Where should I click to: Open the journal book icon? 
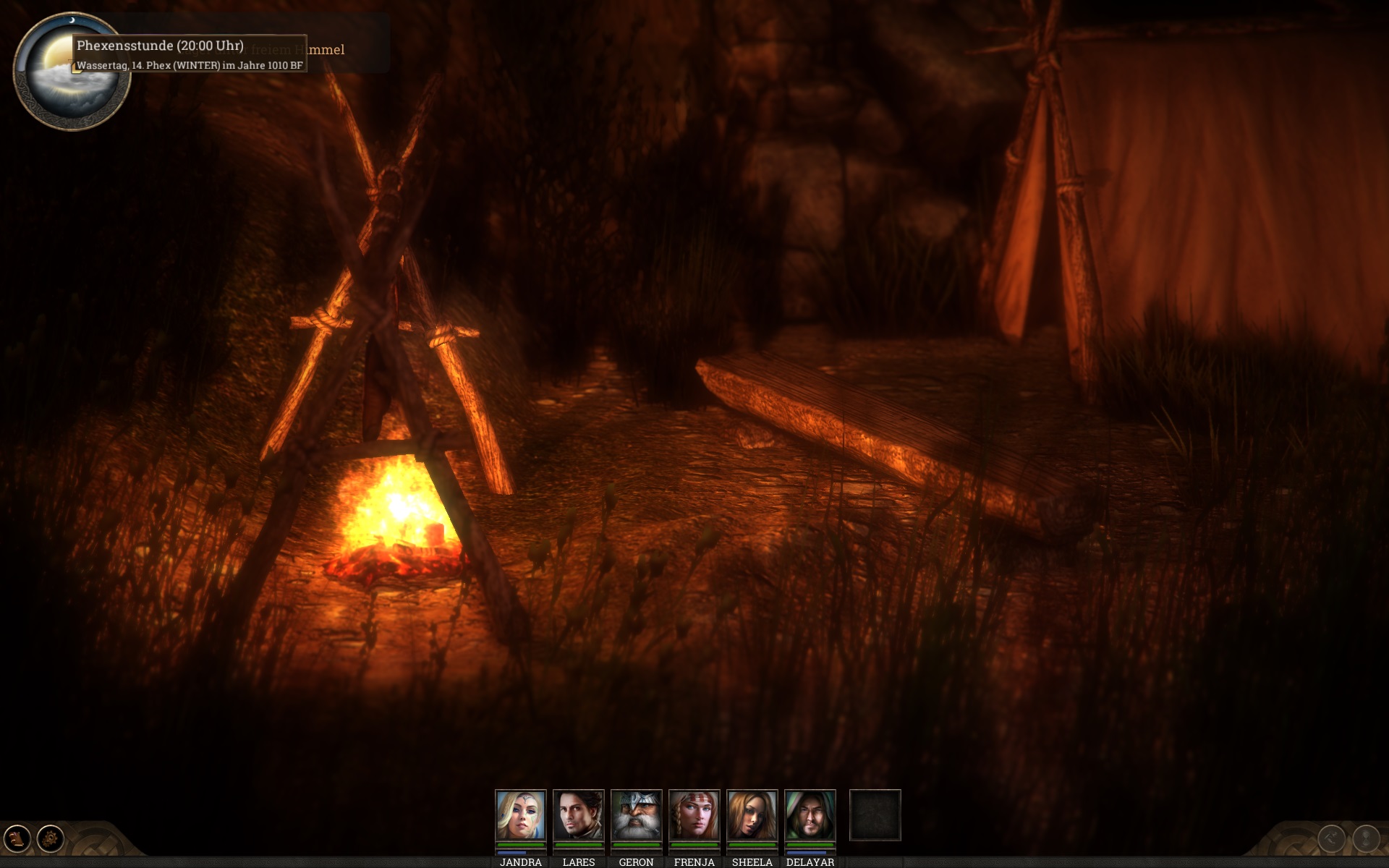point(17,839)
